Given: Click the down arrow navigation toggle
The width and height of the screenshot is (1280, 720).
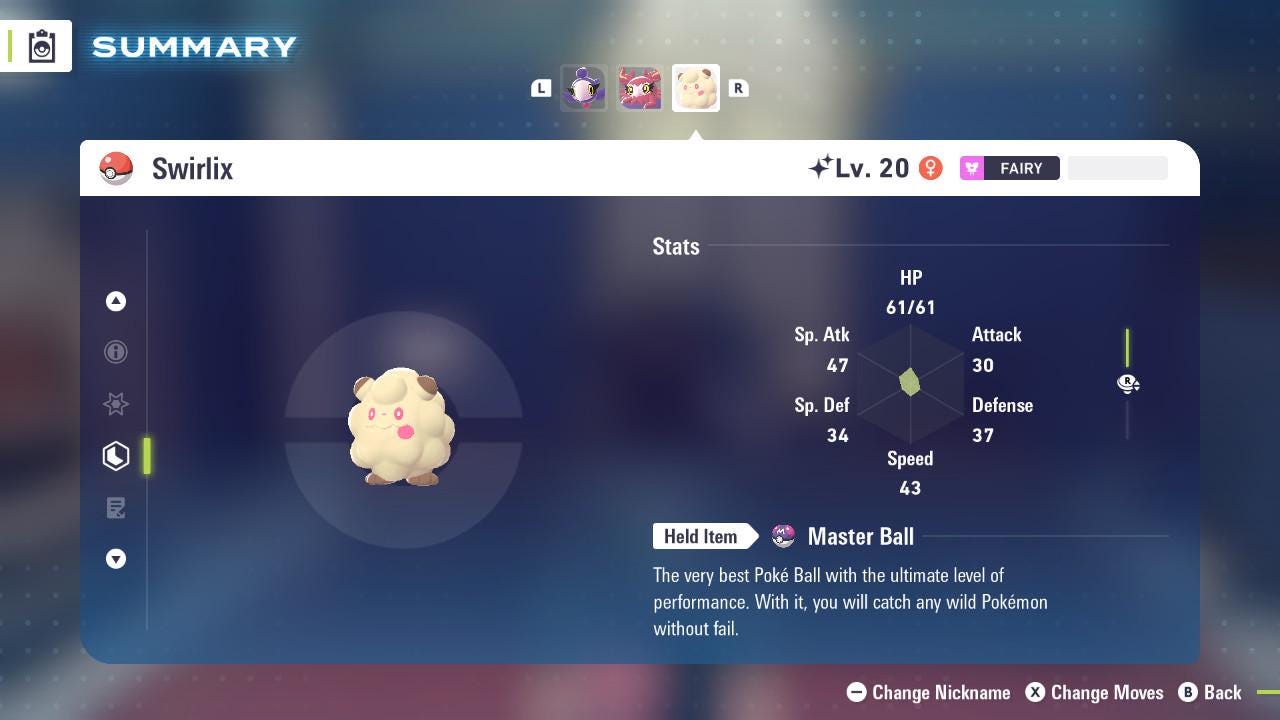Looking at the screenshot, I should [x=116, y=559].
